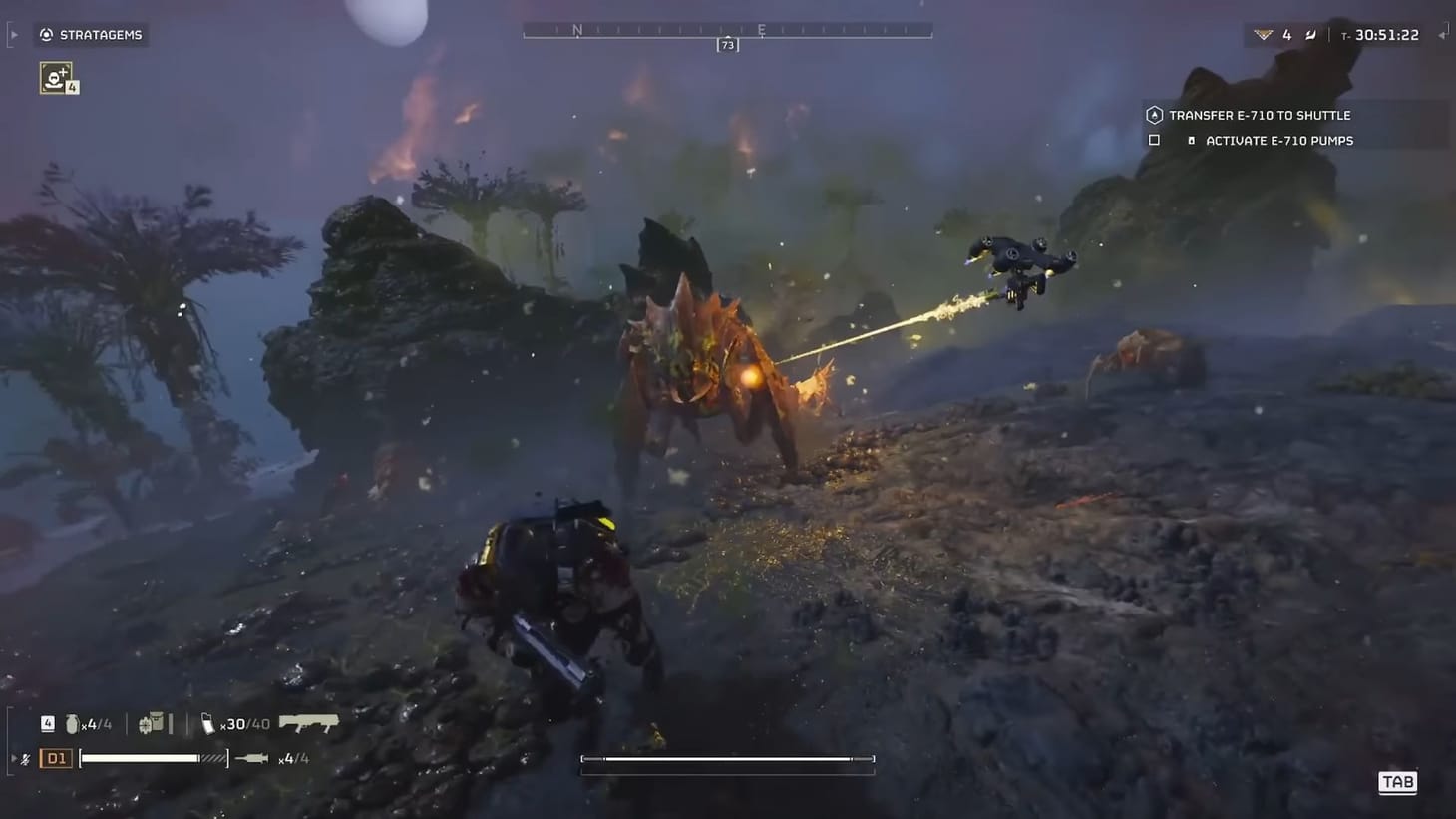Select the supply pack icon near ammo count
The height and width of the screenshot is (819, 1456).
point(153,722)
